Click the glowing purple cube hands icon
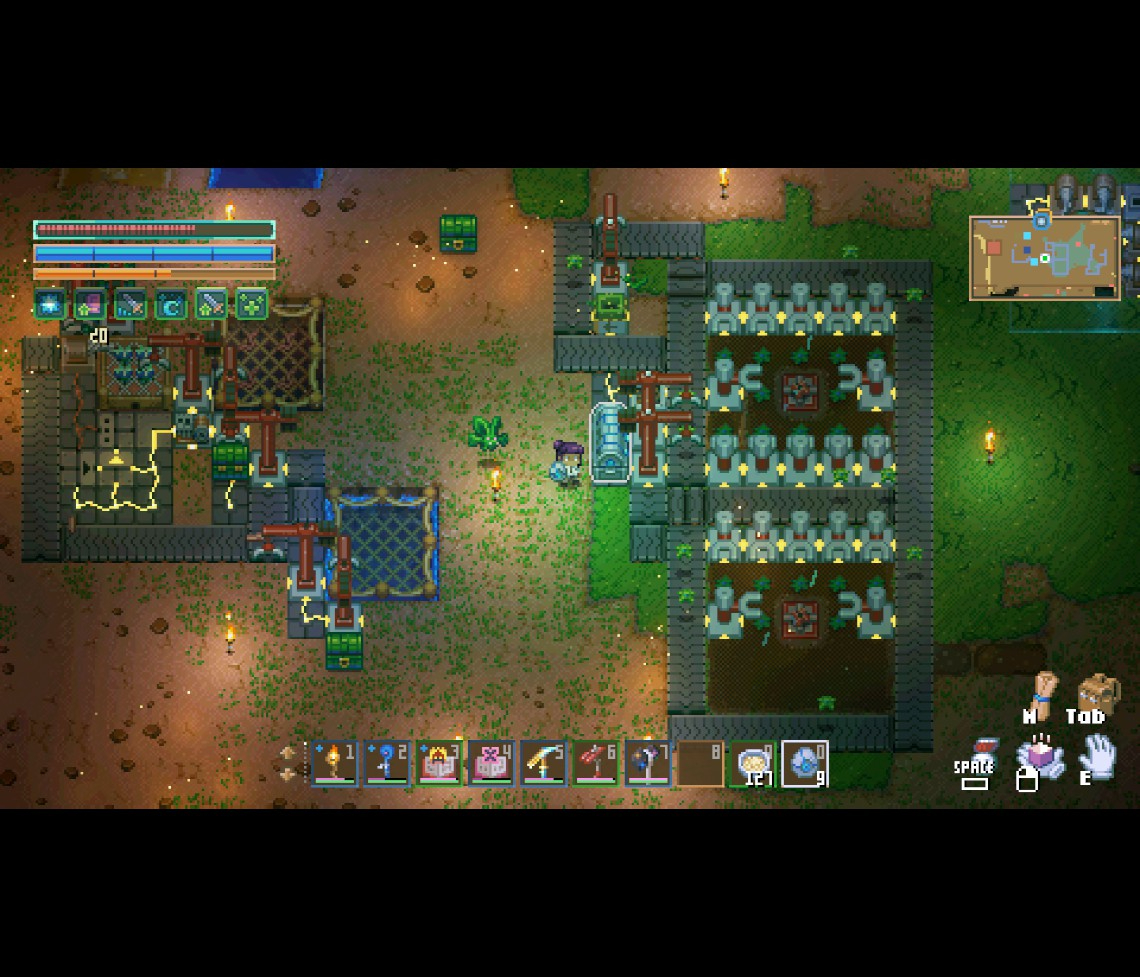 [x=1038, y=758]
